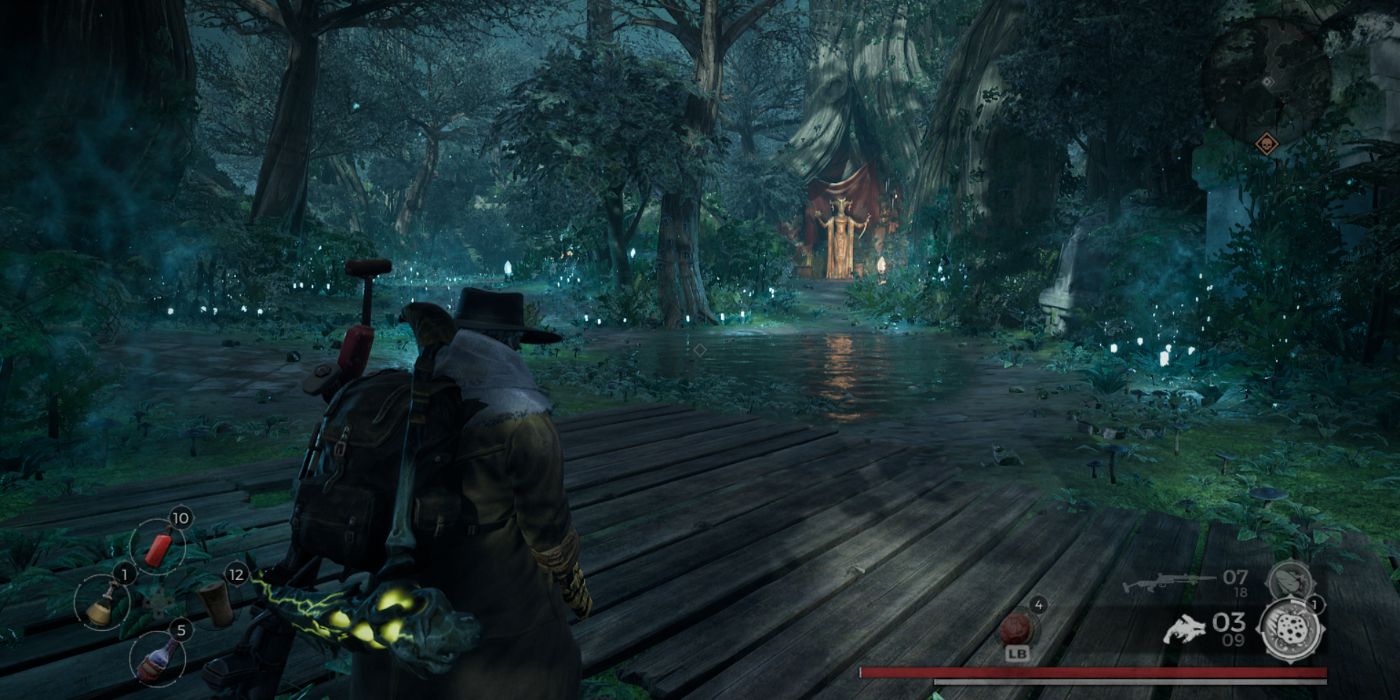1400x700 pixels.
Task: Use the red relic heart item
Action: click(1015, 630)
